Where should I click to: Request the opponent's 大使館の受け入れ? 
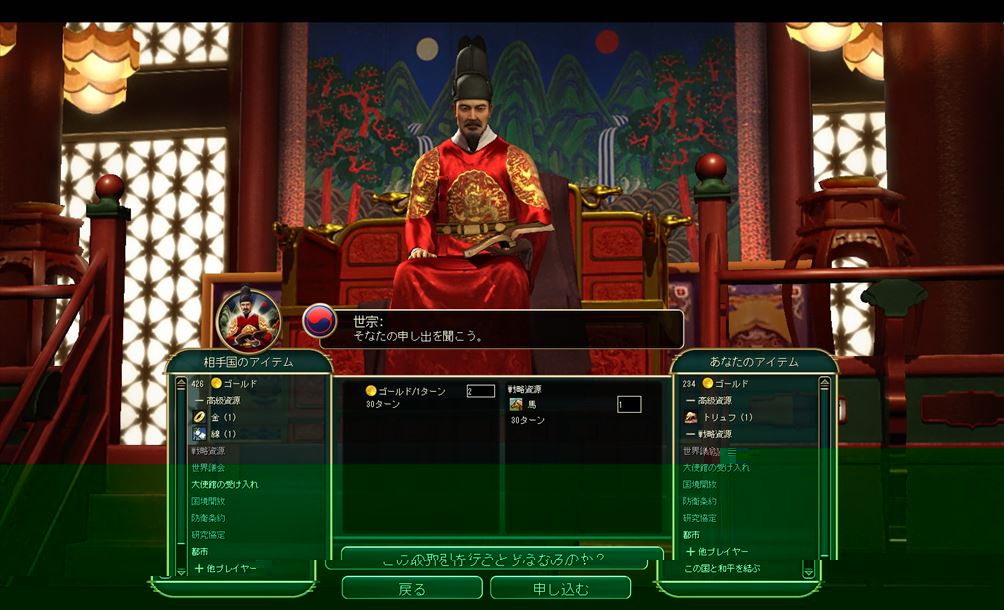click(225, 484)
